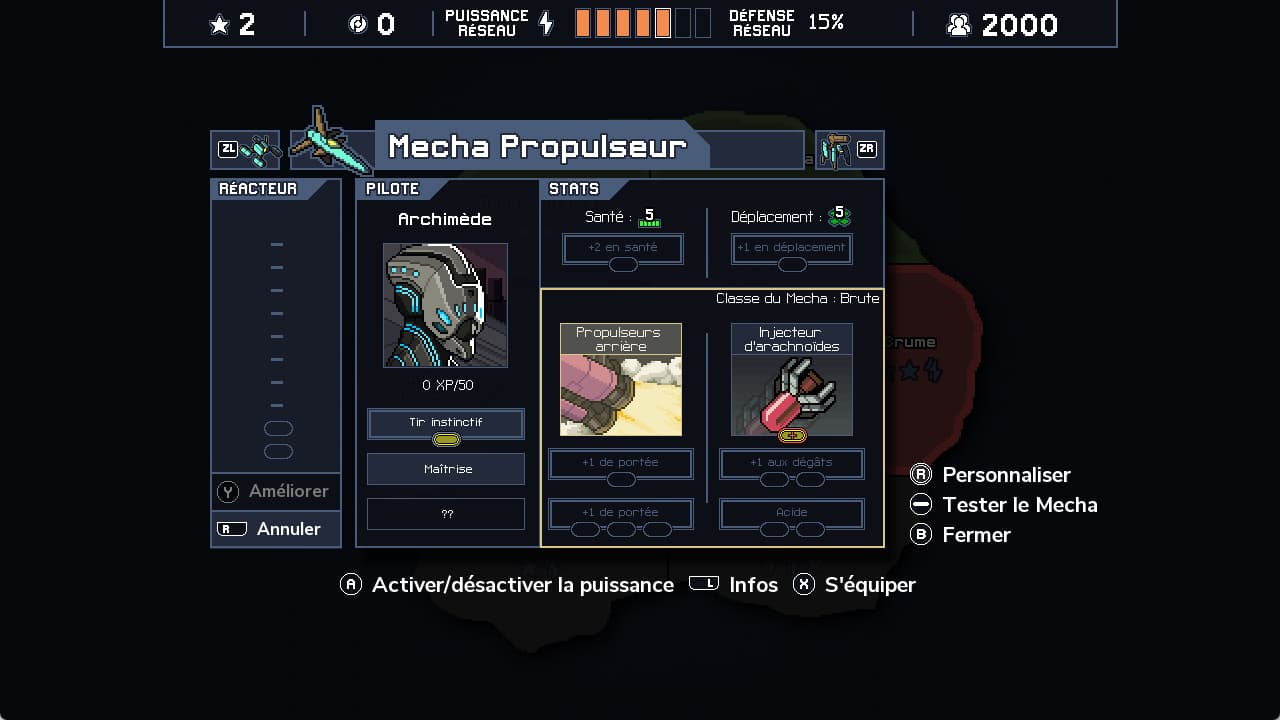Click the Annuler button
The image size is (1280, 720).
pos(275,529)
